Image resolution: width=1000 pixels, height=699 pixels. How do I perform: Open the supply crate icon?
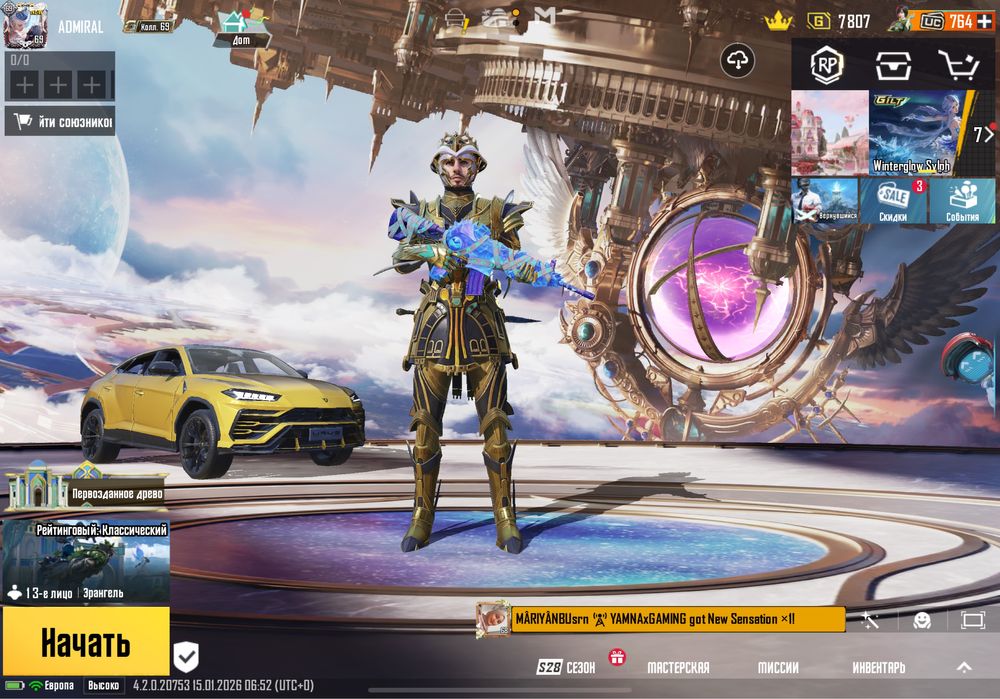point(893,65)
